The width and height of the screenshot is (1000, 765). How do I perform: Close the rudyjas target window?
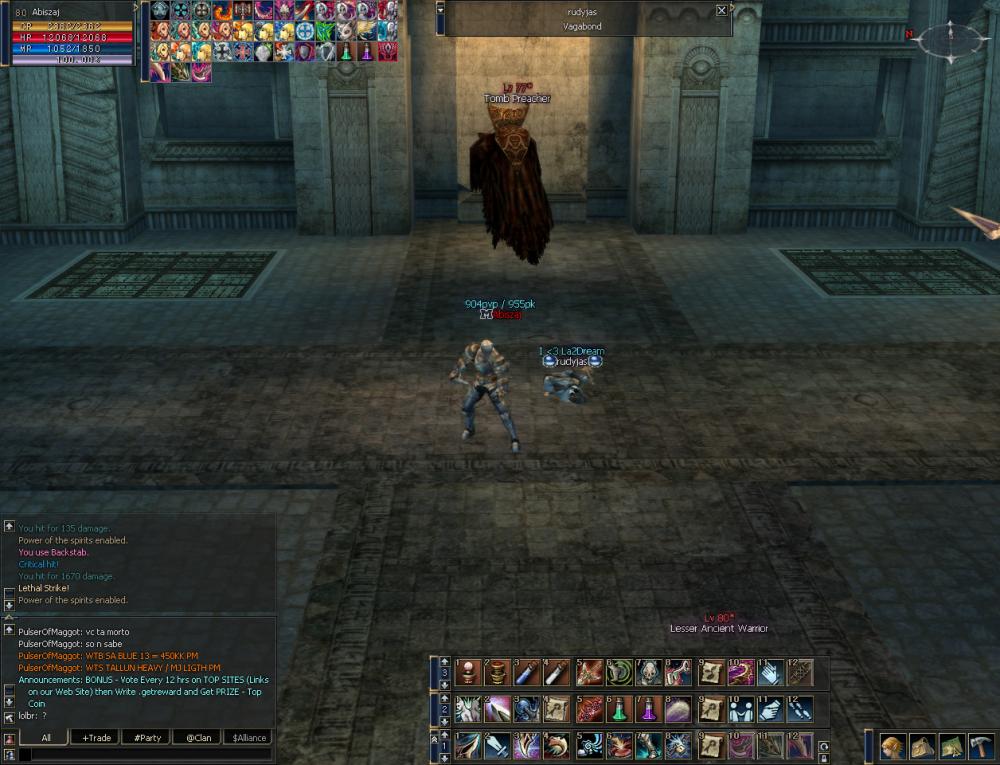pos(722,11)
